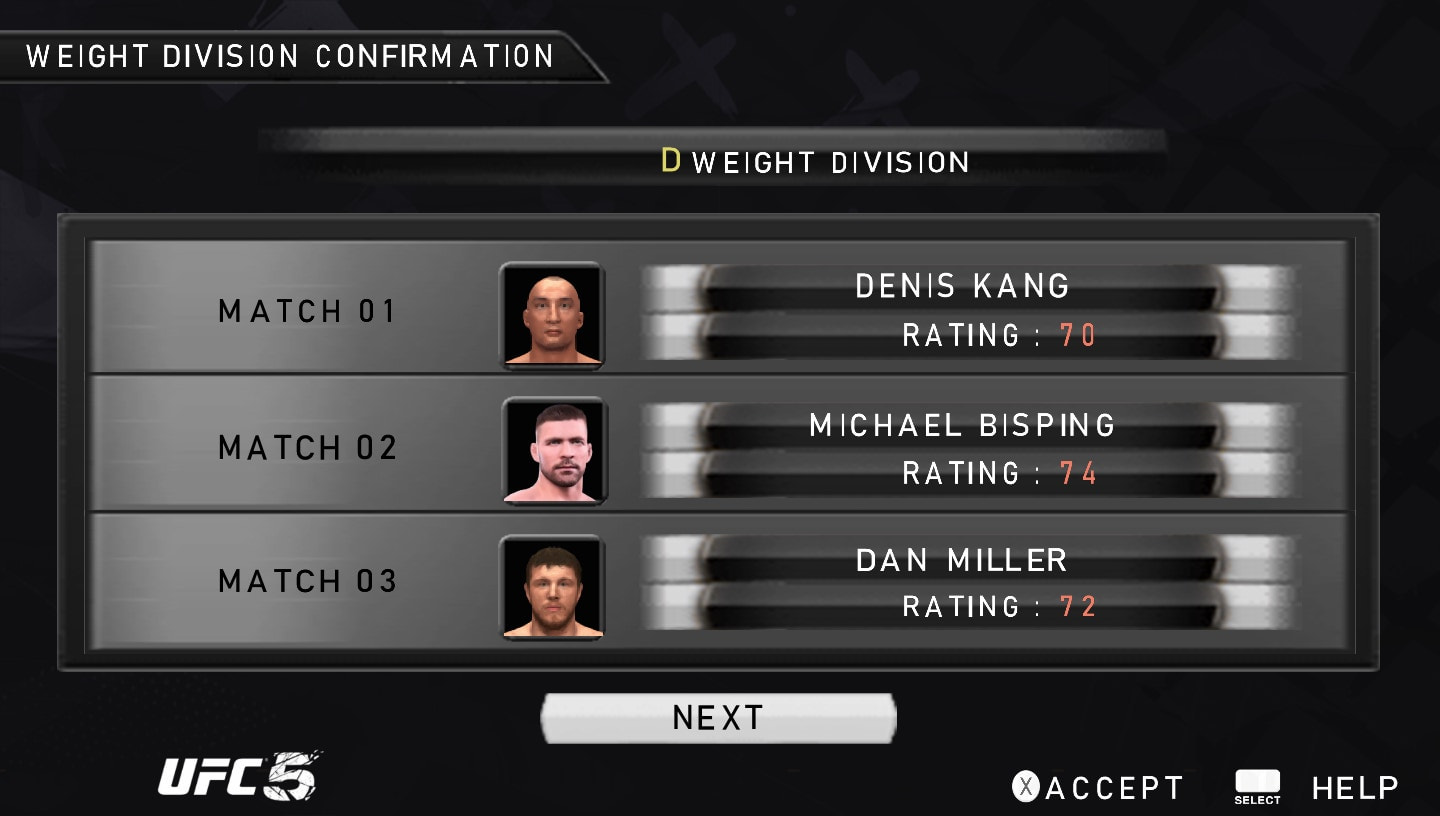Image resolution: width=1440 pixels, height=816 pixels.
Task: Click the name MICHAEL BISPING
Action: click(x=961, y=424)
